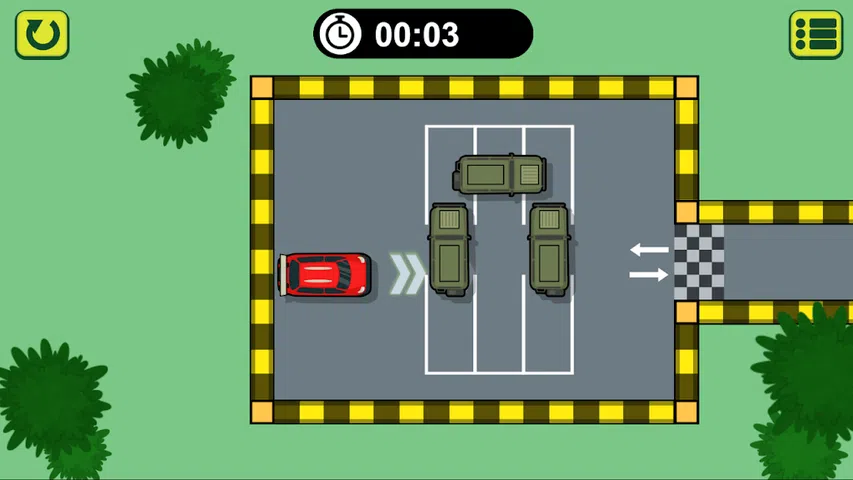The height and width of the screenshot is (480, 853).
Task: Open the level list menu button
Action: 815,35
